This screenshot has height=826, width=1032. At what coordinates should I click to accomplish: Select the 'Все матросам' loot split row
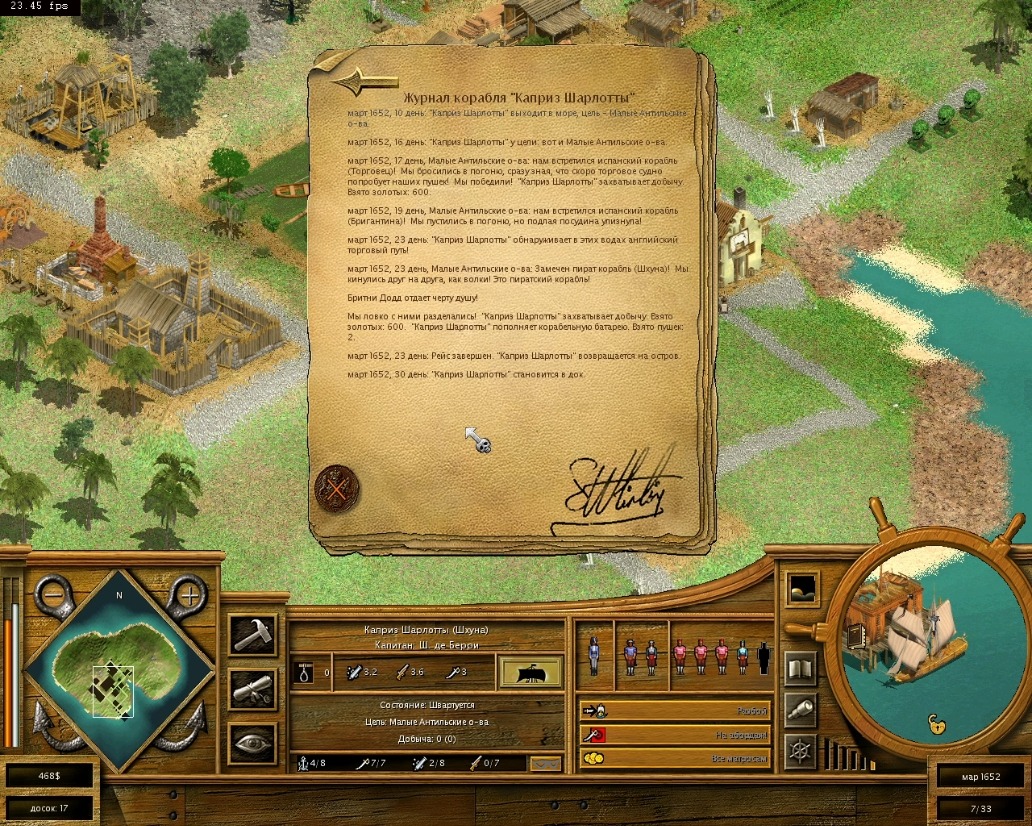point(675,759)
